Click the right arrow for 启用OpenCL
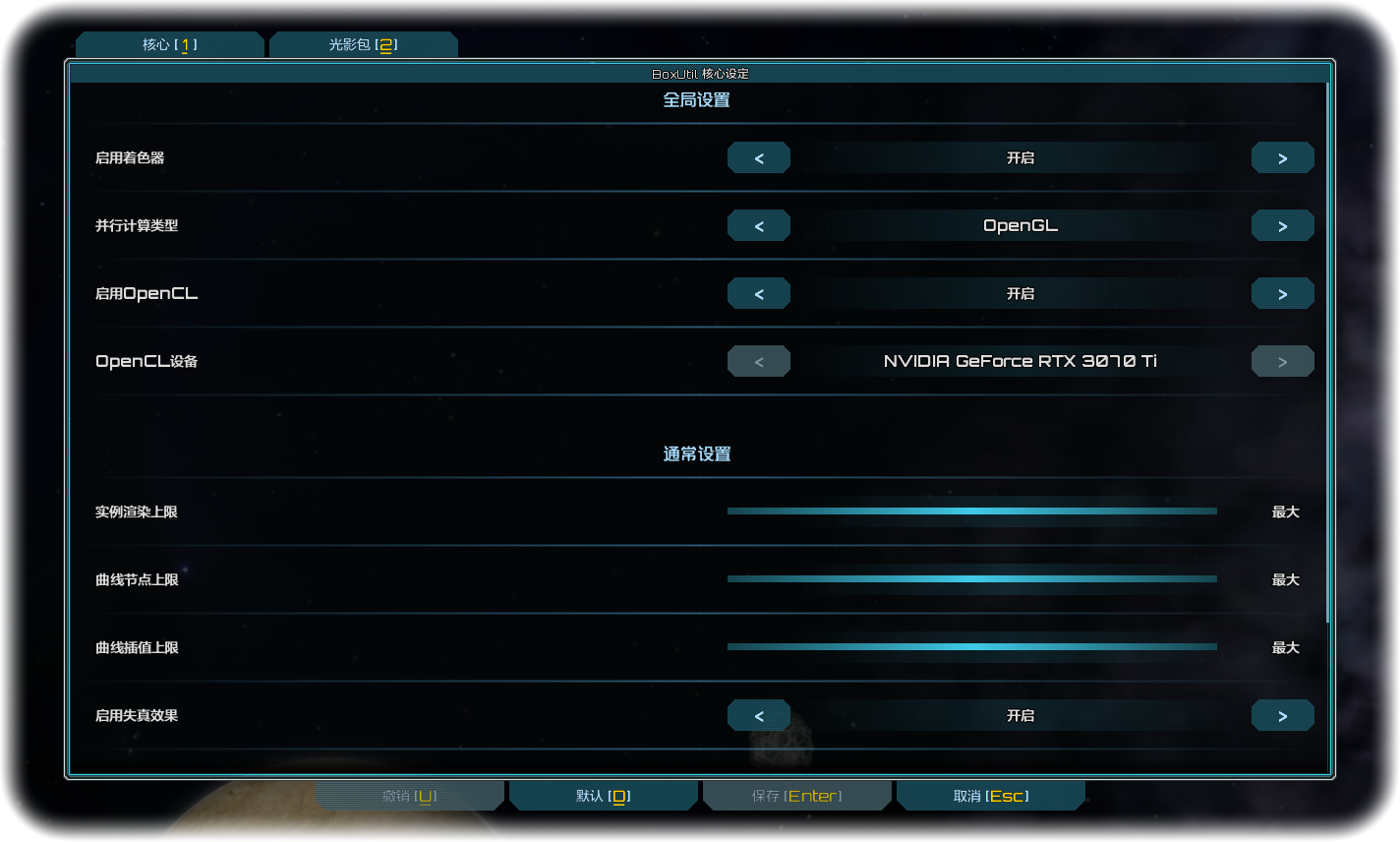Image resolution: width=1400 pixels, height=842 pixels. coord(1282,293)
